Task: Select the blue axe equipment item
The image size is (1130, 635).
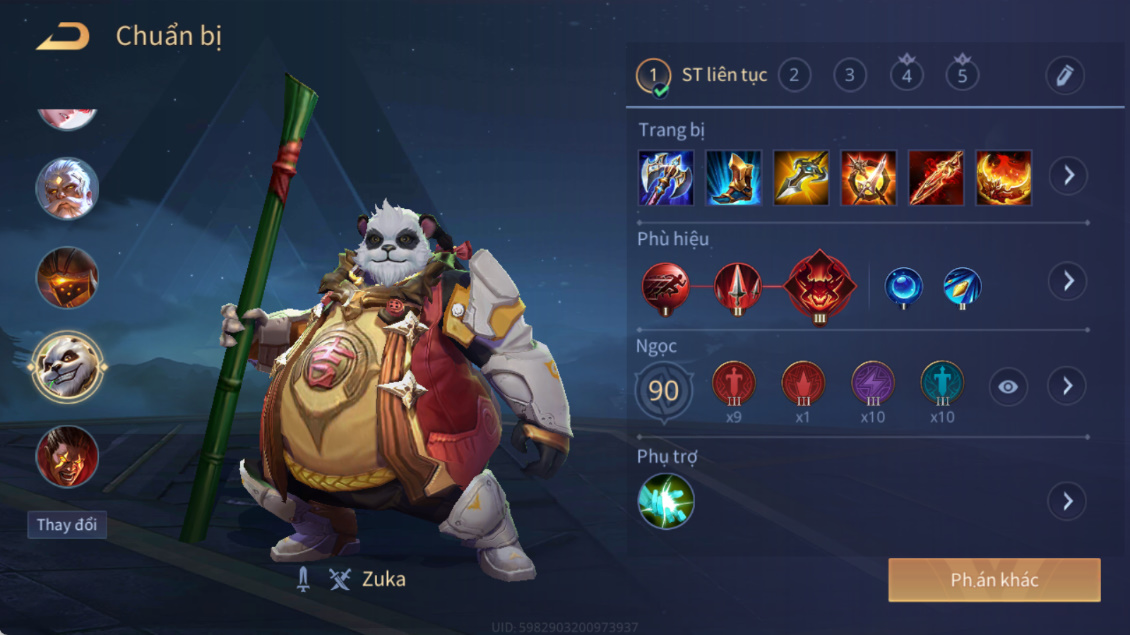Action: click(x=666, y=178)
